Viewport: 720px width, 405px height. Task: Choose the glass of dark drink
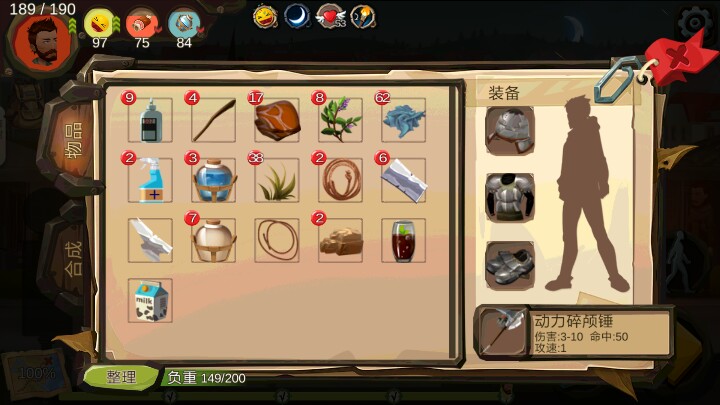(403, 240)
